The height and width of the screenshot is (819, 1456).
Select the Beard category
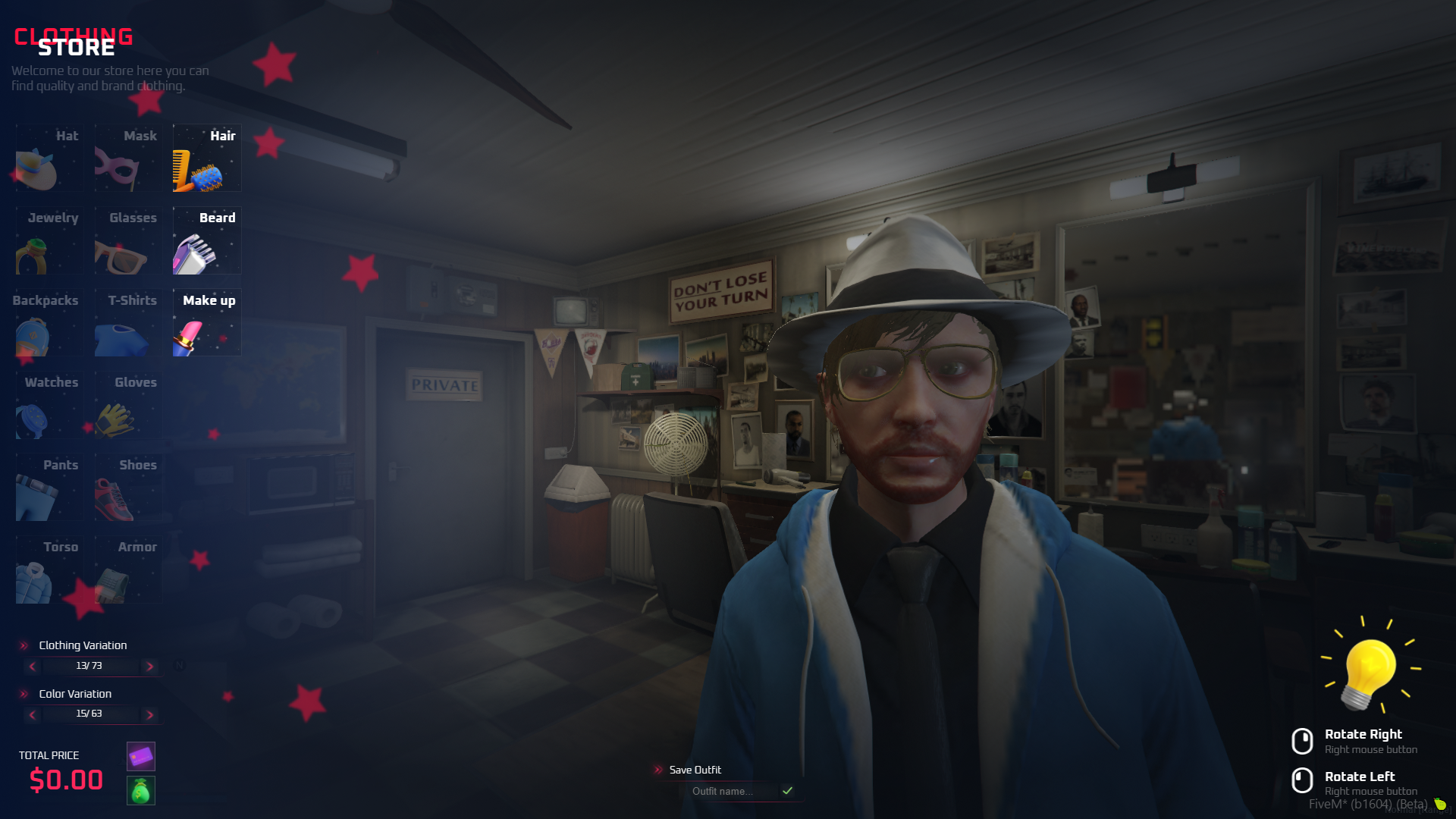click(x=207, y=241)
